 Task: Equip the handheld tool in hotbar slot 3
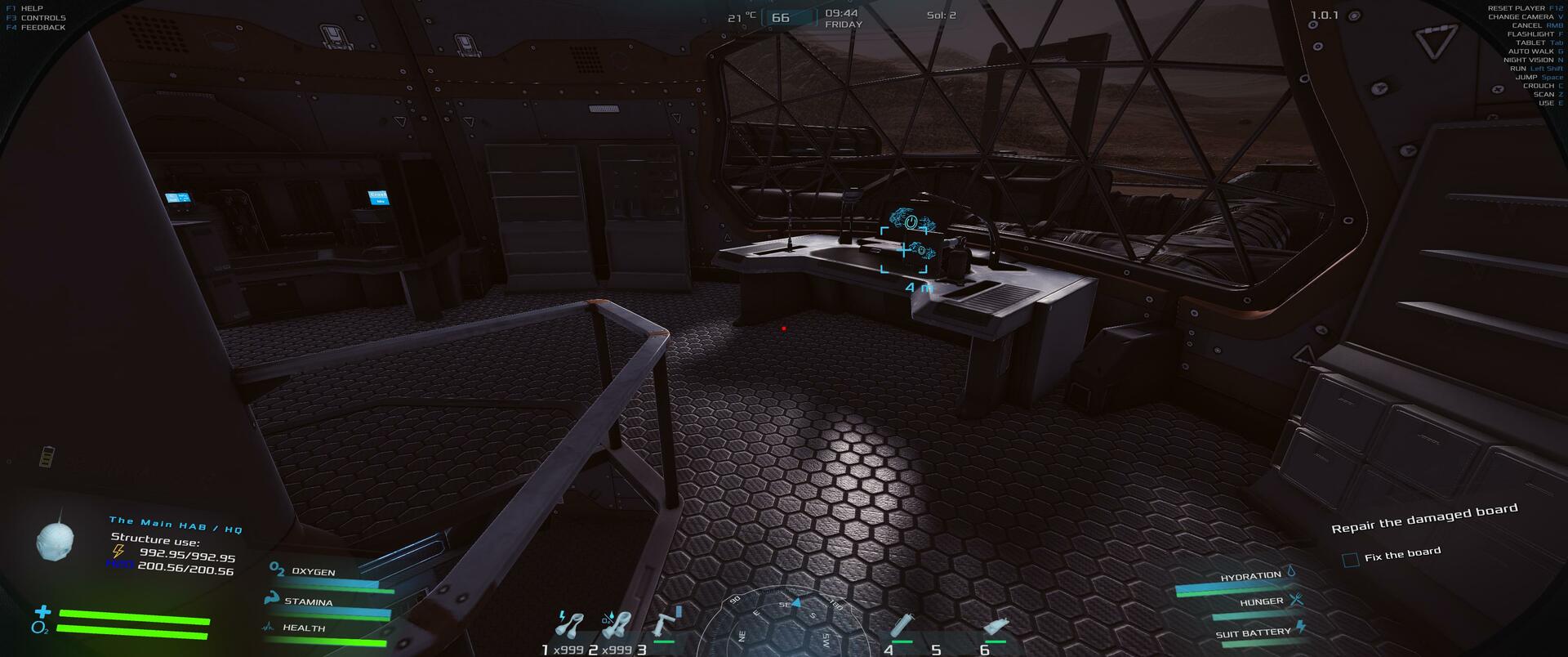664,625
